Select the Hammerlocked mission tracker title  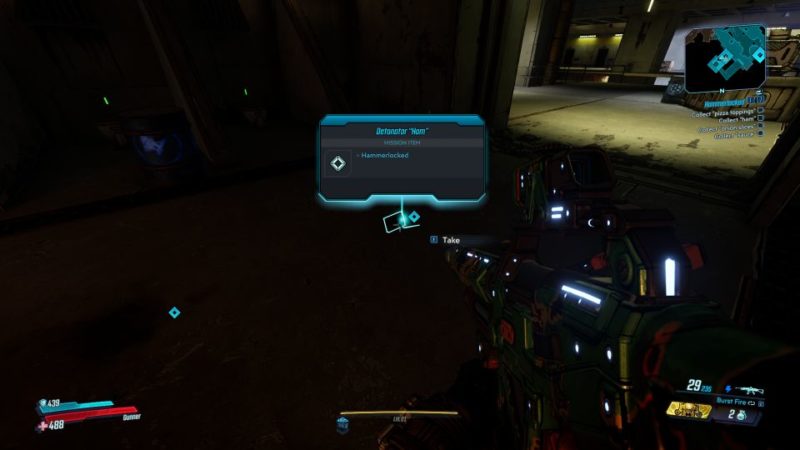(x=722, y=102)
